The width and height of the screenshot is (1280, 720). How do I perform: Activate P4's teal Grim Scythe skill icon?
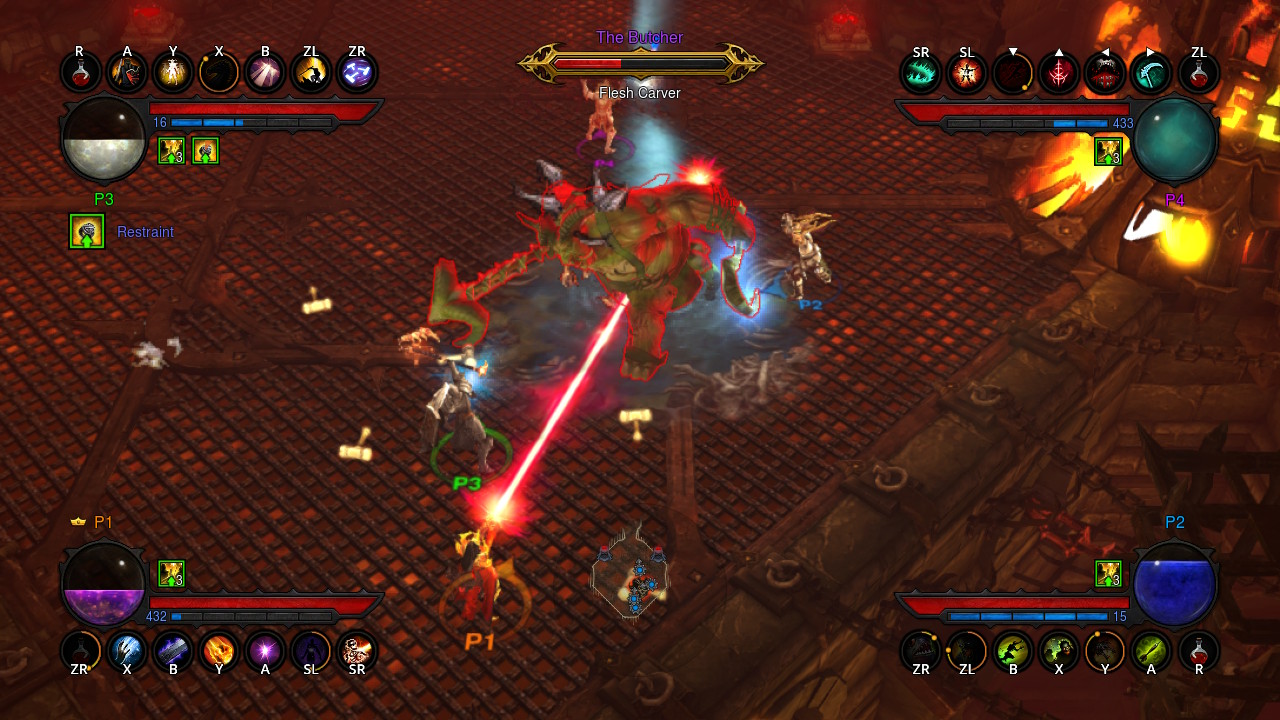[1151, 71]
